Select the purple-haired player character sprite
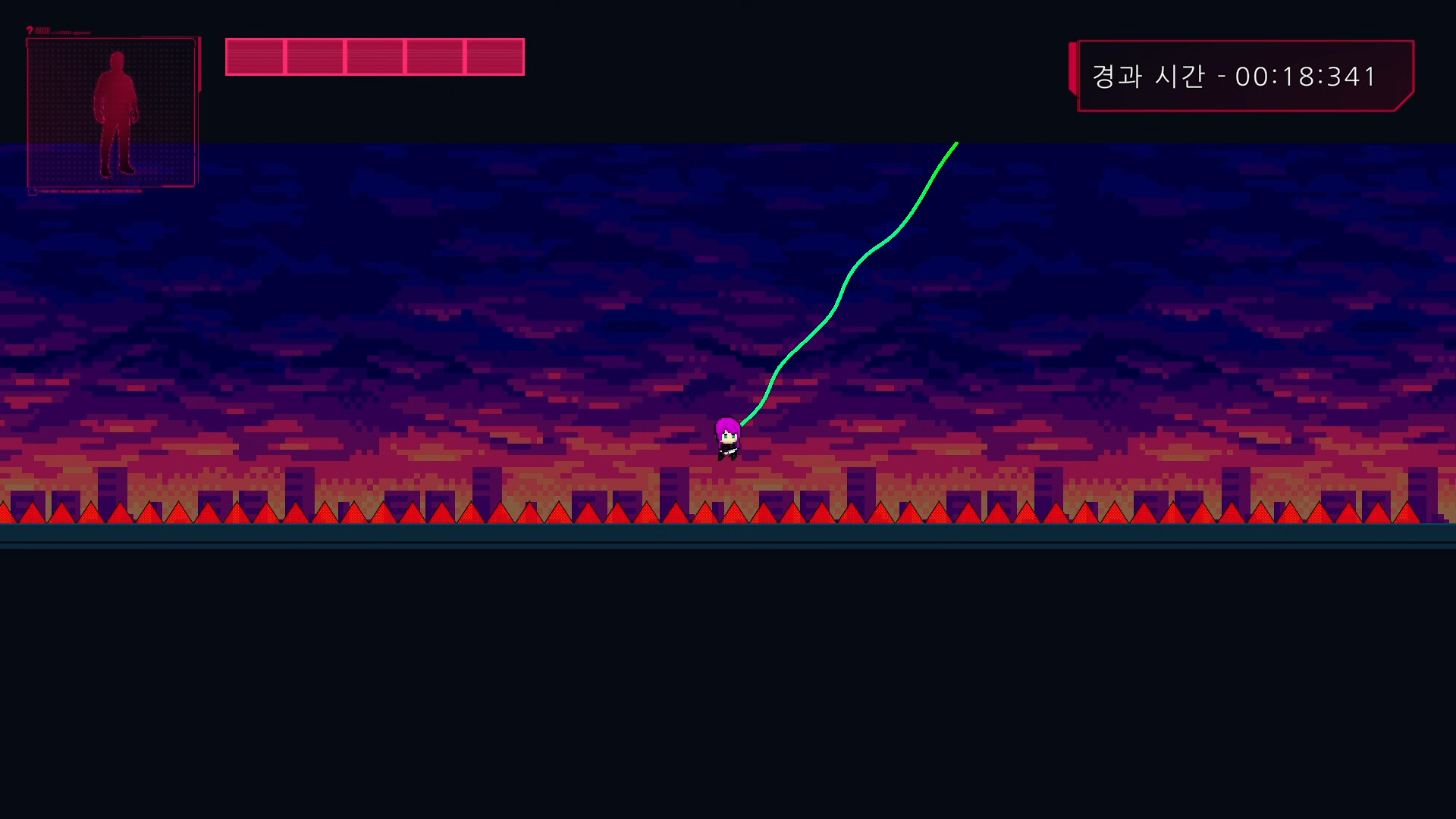Viewport: 1456px width, 819px height. pos(726,438)
